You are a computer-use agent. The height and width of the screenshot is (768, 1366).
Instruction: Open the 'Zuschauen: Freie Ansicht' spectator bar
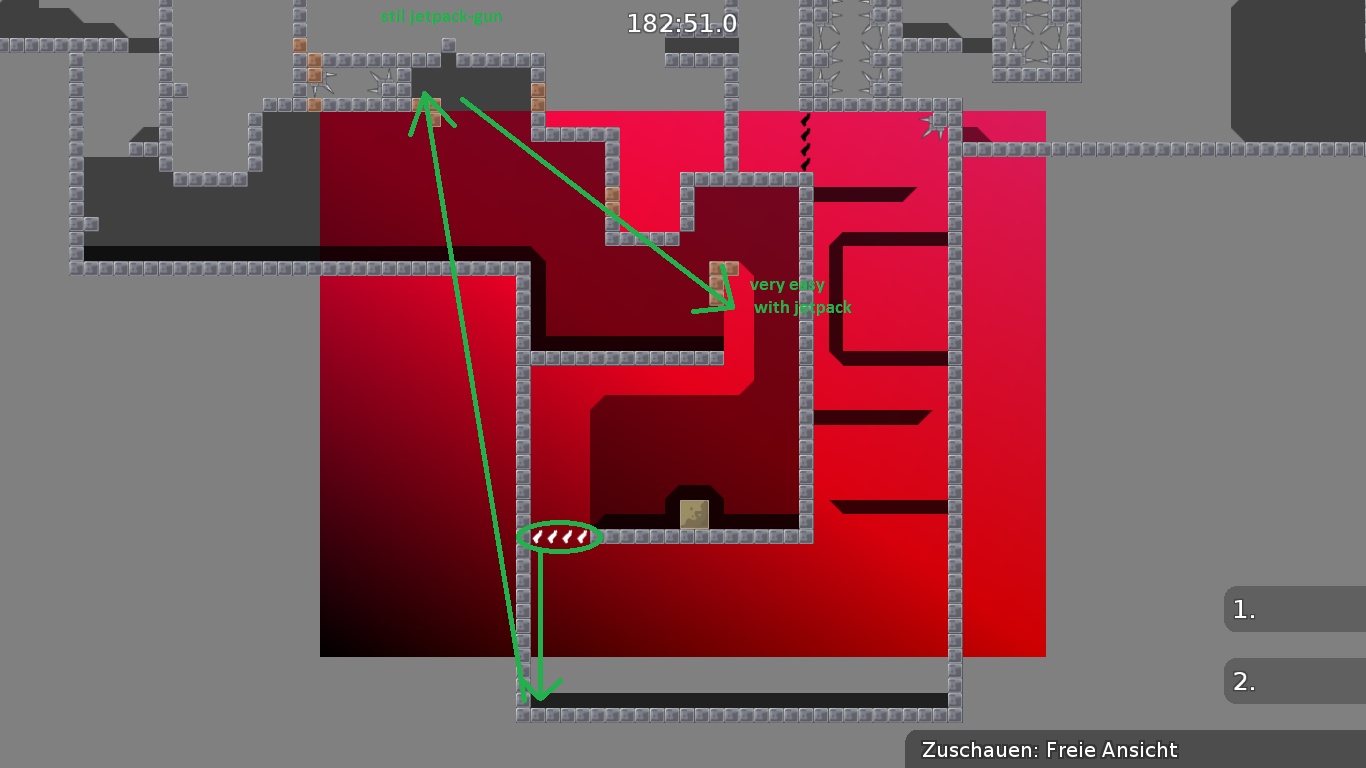[x=1049, y=750]
